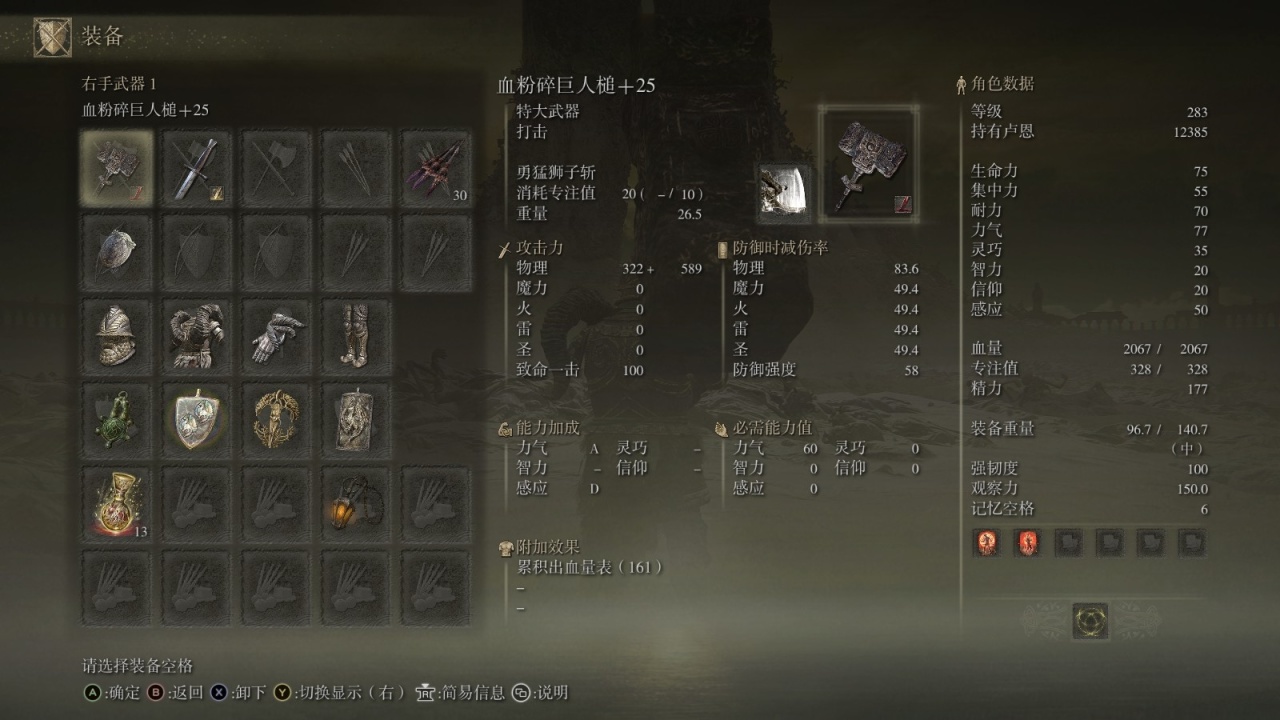Click the large Giant-Crusher weapon preview
Viewport: 1280px width, 720px height.
[868, 165]
